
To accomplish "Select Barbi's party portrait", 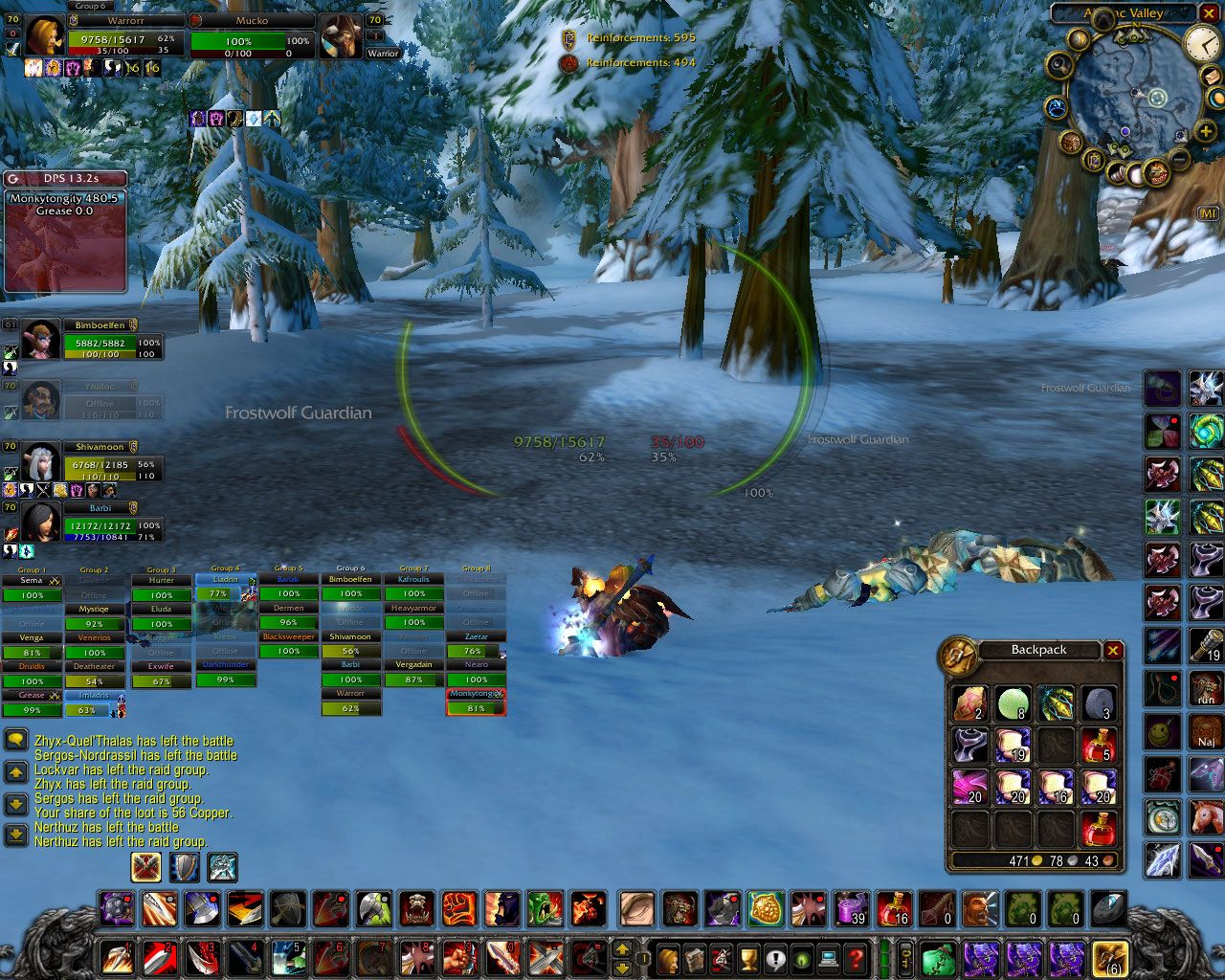I will click(x=41, y=523).
